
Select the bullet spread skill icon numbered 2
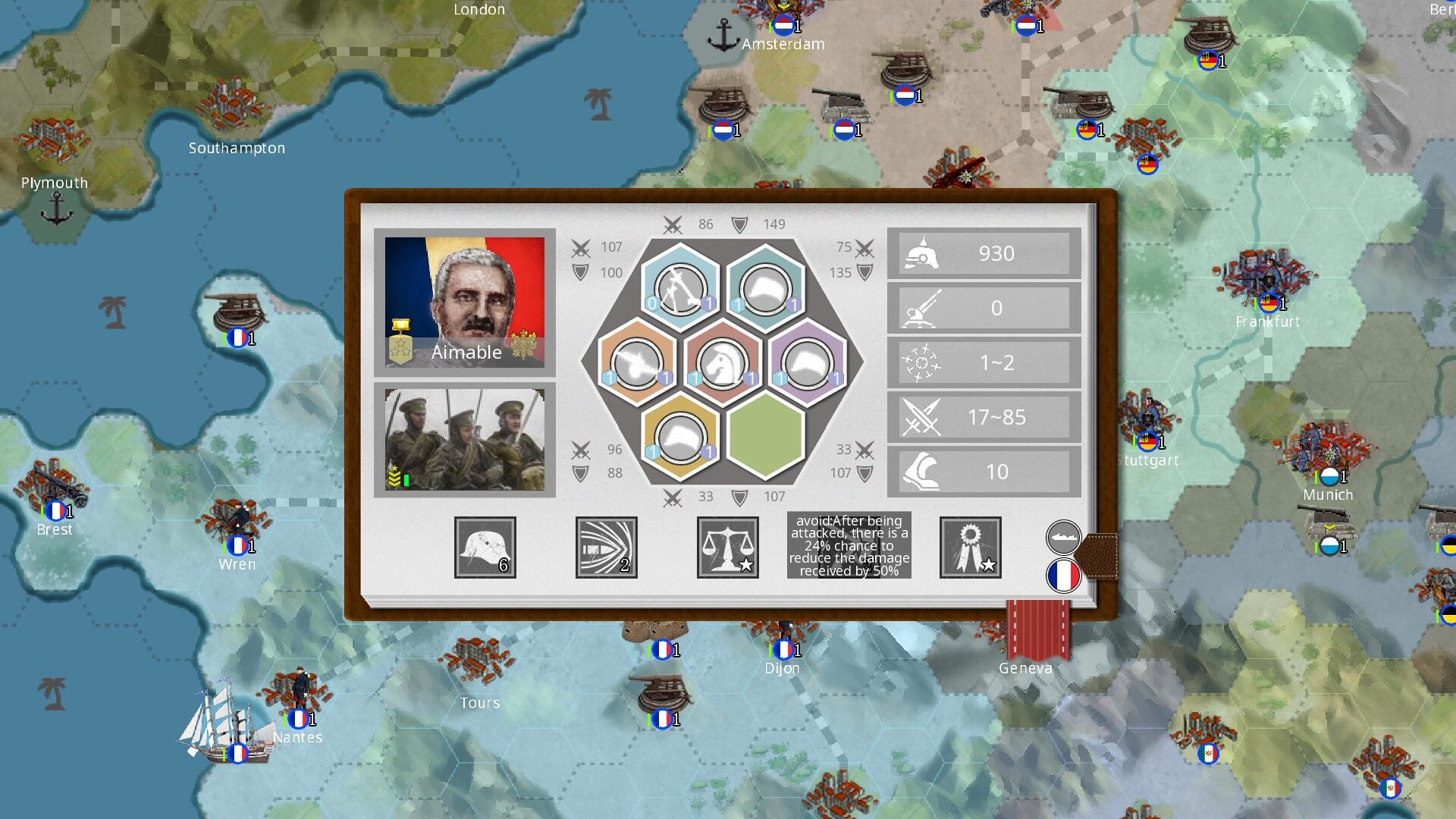605,547
